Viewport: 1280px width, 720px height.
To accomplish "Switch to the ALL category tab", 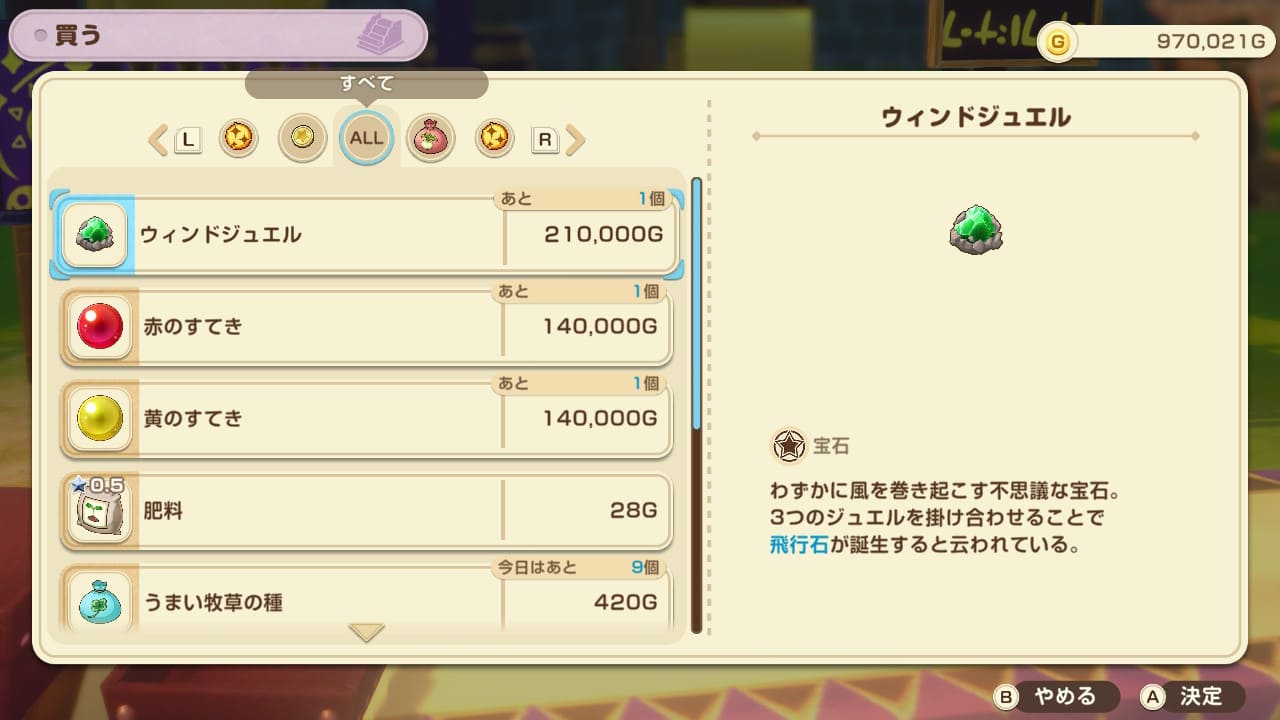I will tap(366, 138).
